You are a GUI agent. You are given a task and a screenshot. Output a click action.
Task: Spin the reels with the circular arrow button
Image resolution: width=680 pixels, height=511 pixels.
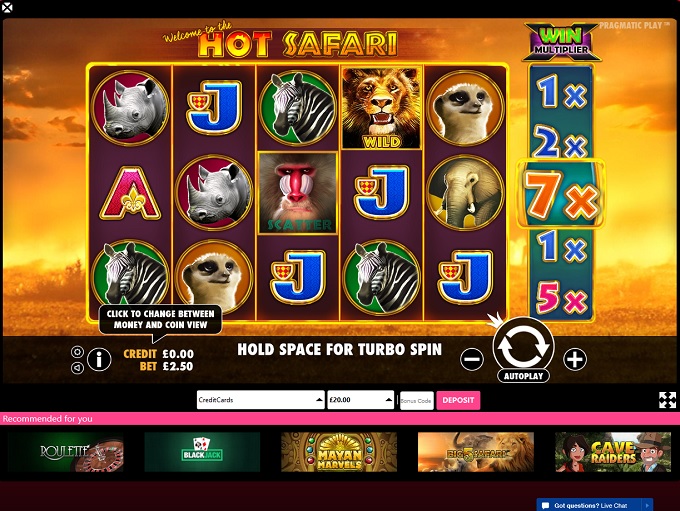(523, 345)
